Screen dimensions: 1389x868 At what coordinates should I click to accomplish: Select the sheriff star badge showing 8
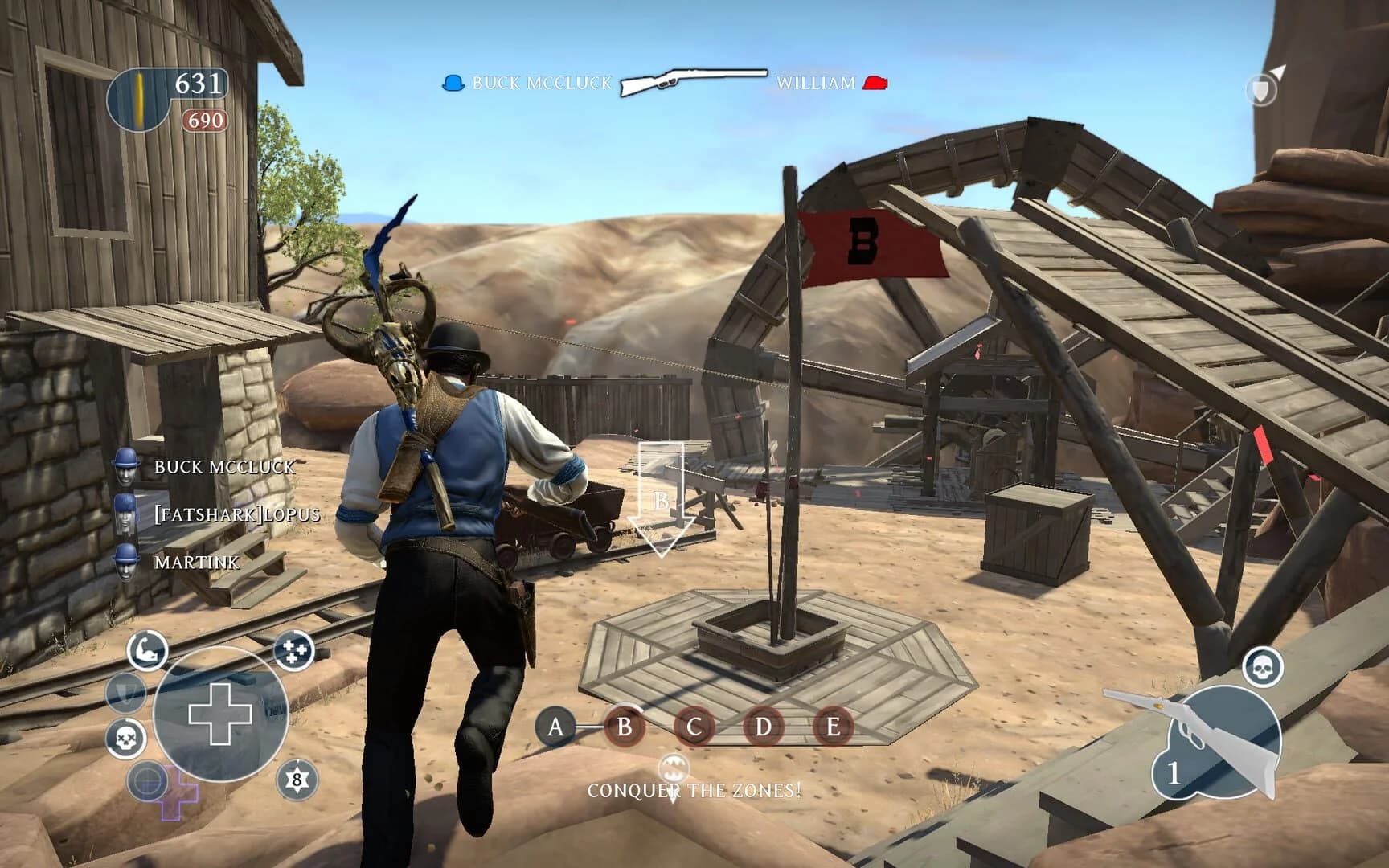point(296,780)
